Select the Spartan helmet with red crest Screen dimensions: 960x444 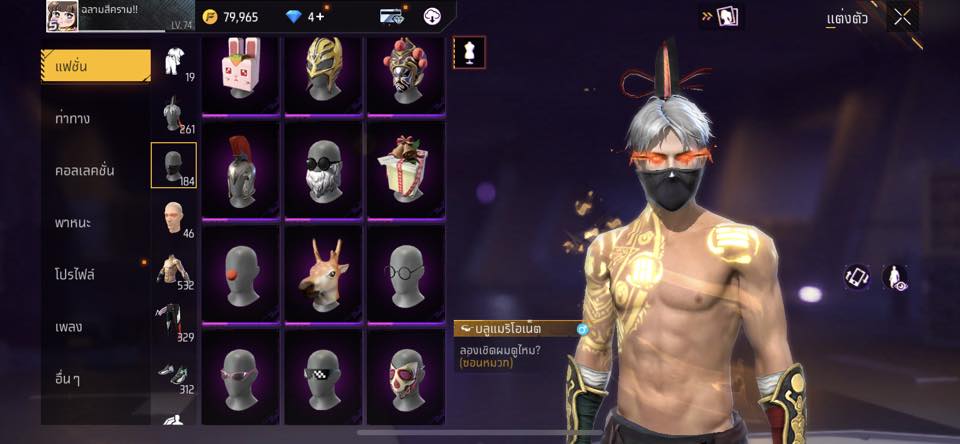tap(240, 168)
